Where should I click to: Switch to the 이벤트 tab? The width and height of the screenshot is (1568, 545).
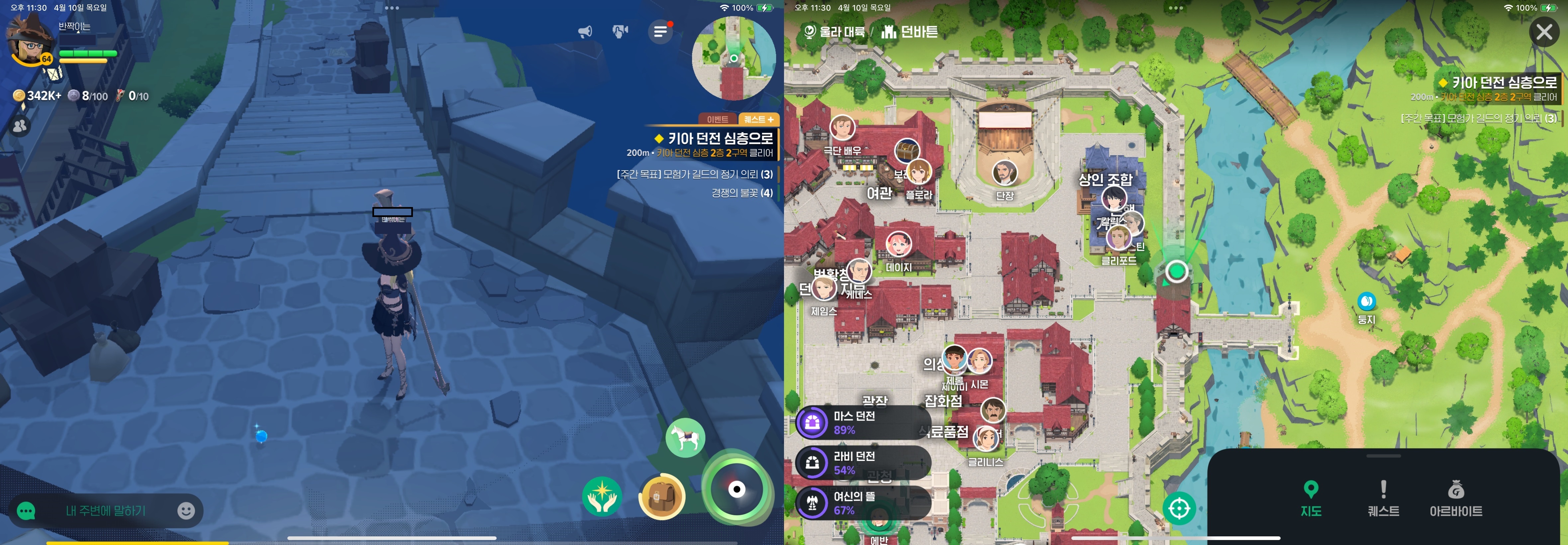pos(717,119)
